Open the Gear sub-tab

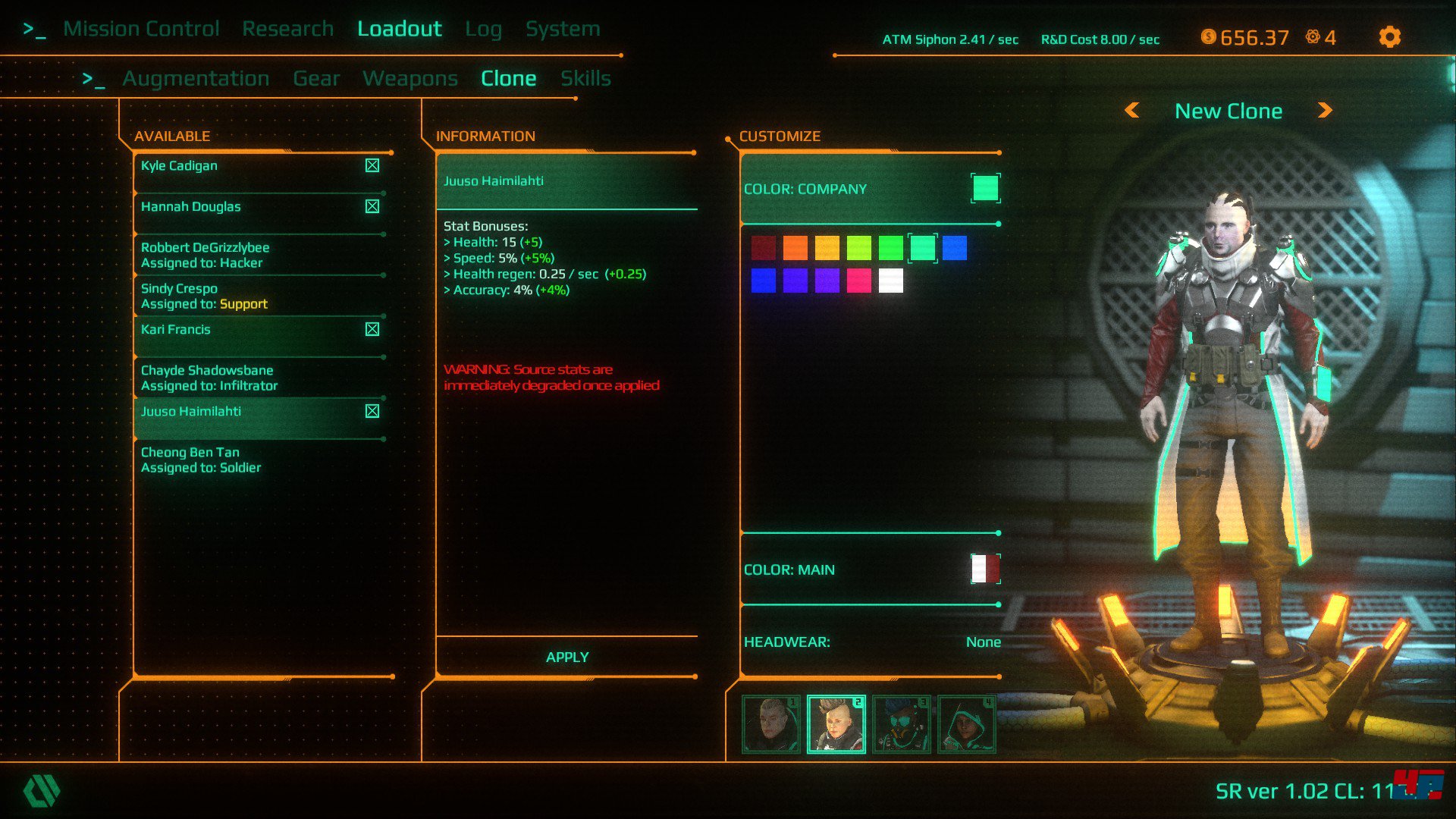coord(316,78)
